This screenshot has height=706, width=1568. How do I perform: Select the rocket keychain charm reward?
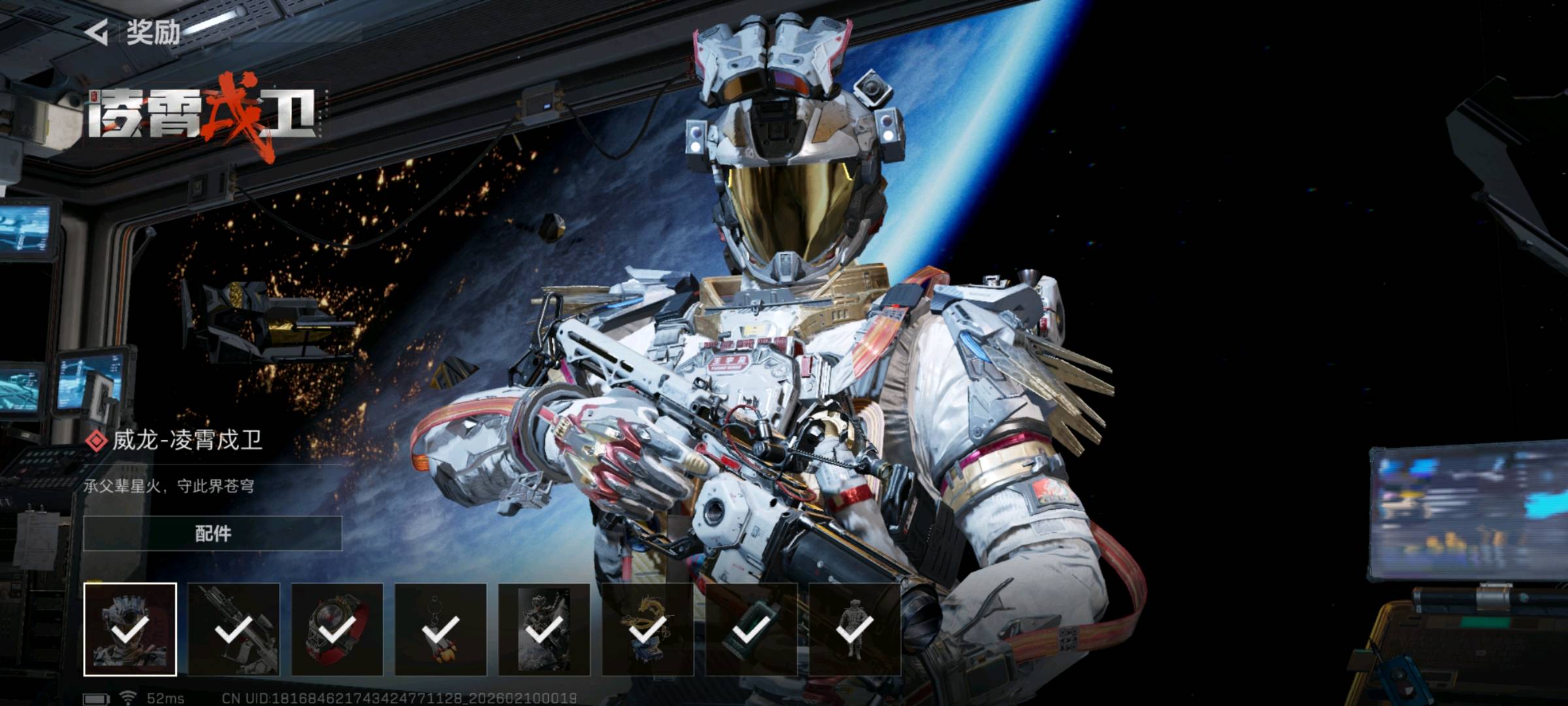pyautogui.click(x=440, y=629)
